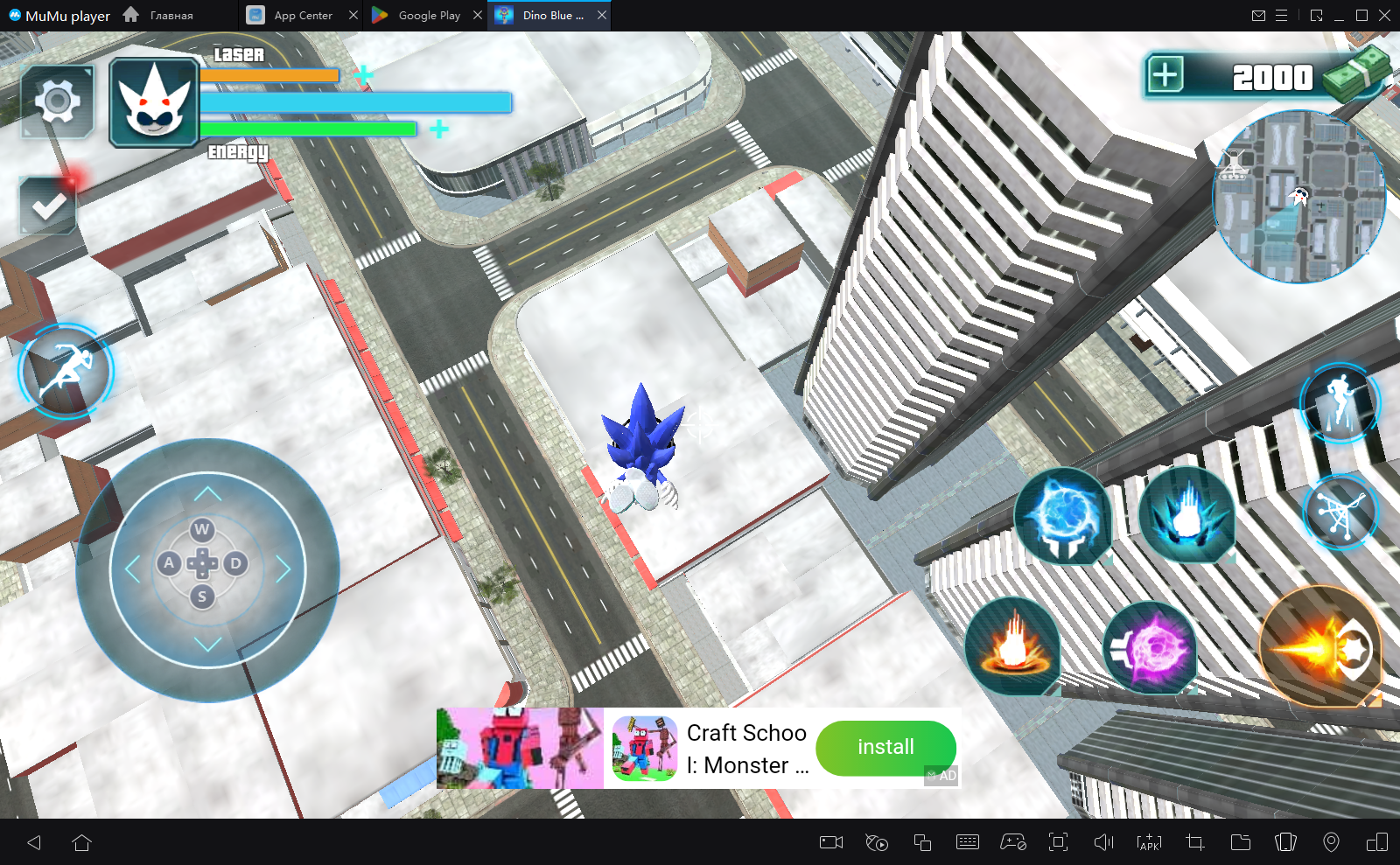
Task: Add more cash with the plus button
Action: [x=1165, y=75]
